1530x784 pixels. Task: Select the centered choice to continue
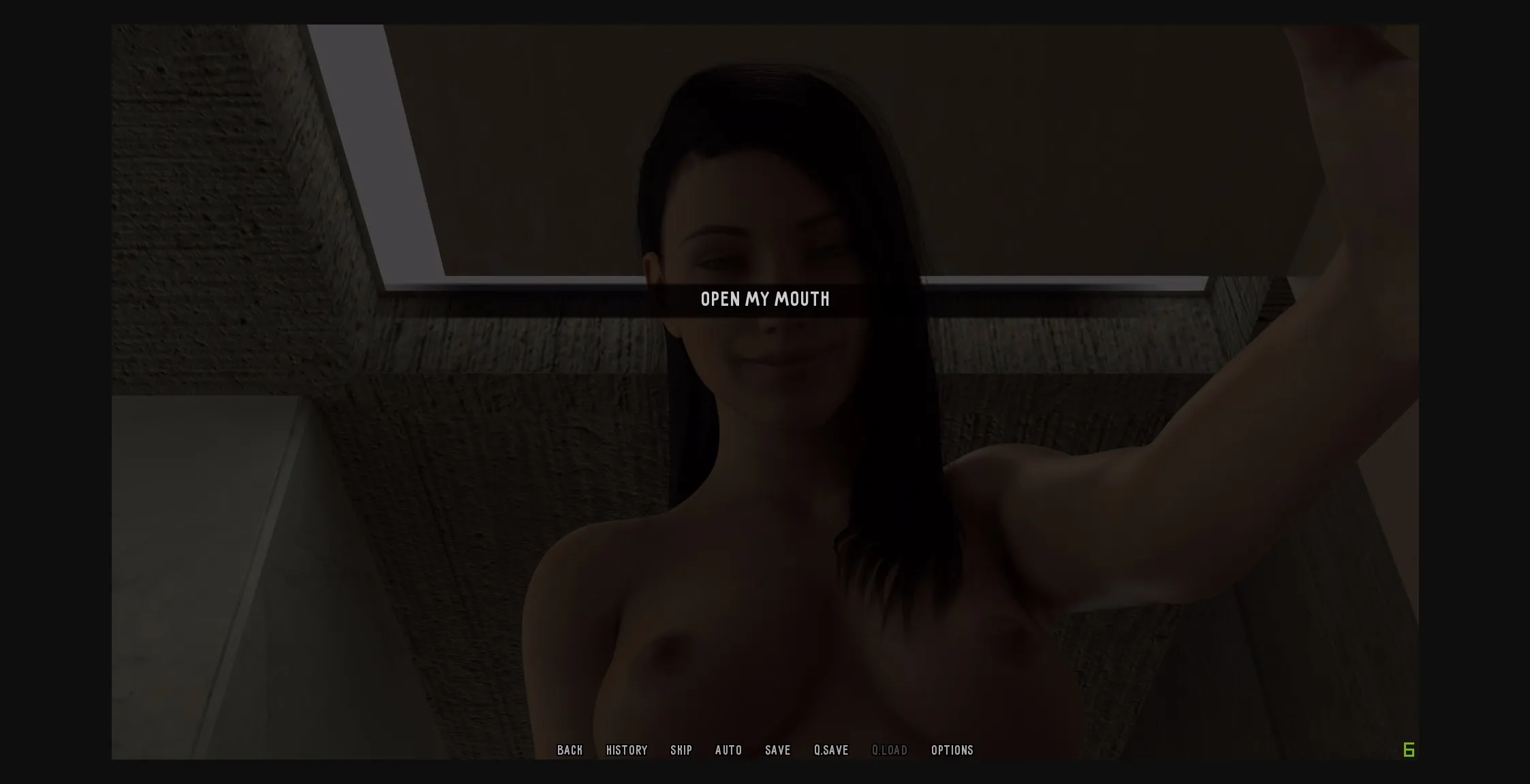coord(764,299)
